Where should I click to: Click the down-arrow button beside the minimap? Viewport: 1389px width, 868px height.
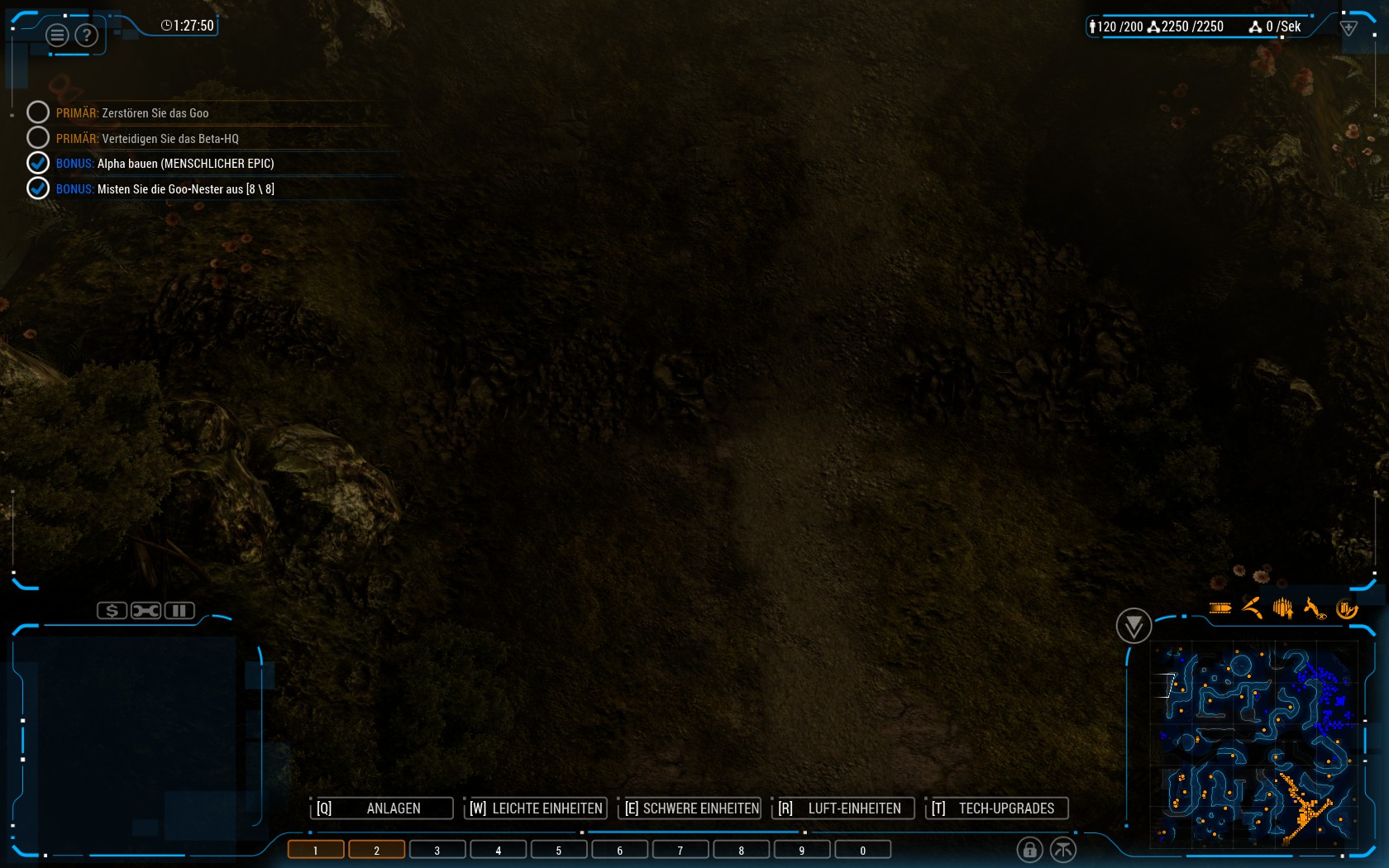pyautogui.click(x=1134, y=626)
